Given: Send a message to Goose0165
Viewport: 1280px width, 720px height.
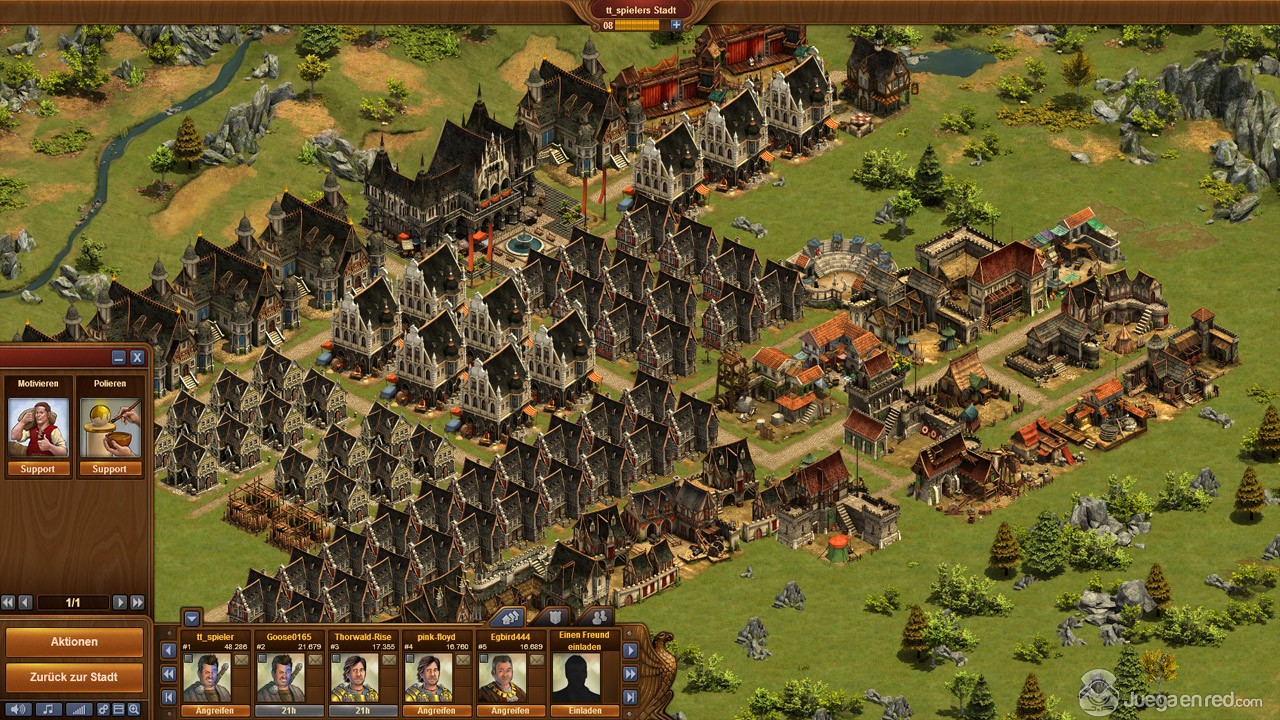Looking at the screenshot, I should tap(314, 660).
